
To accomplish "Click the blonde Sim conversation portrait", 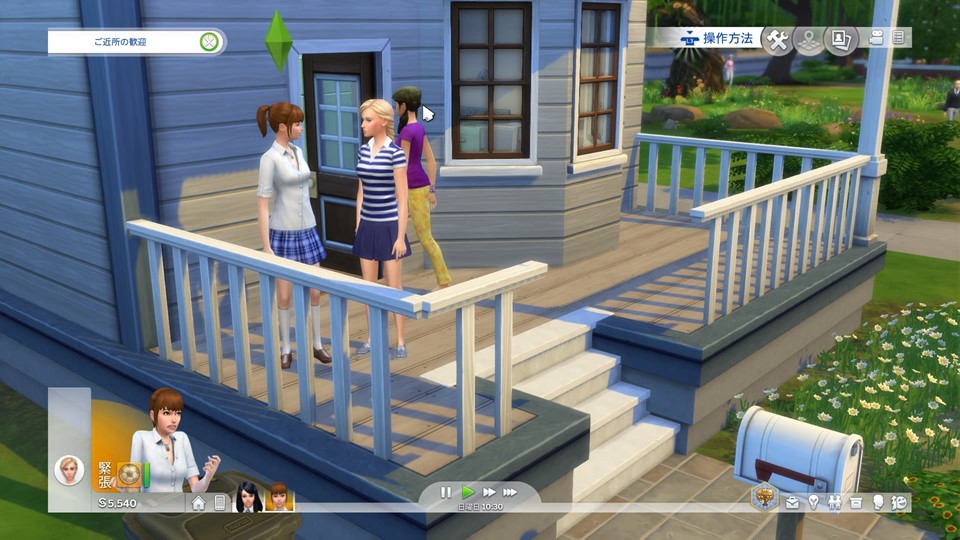I will click(x=69, y=468).
